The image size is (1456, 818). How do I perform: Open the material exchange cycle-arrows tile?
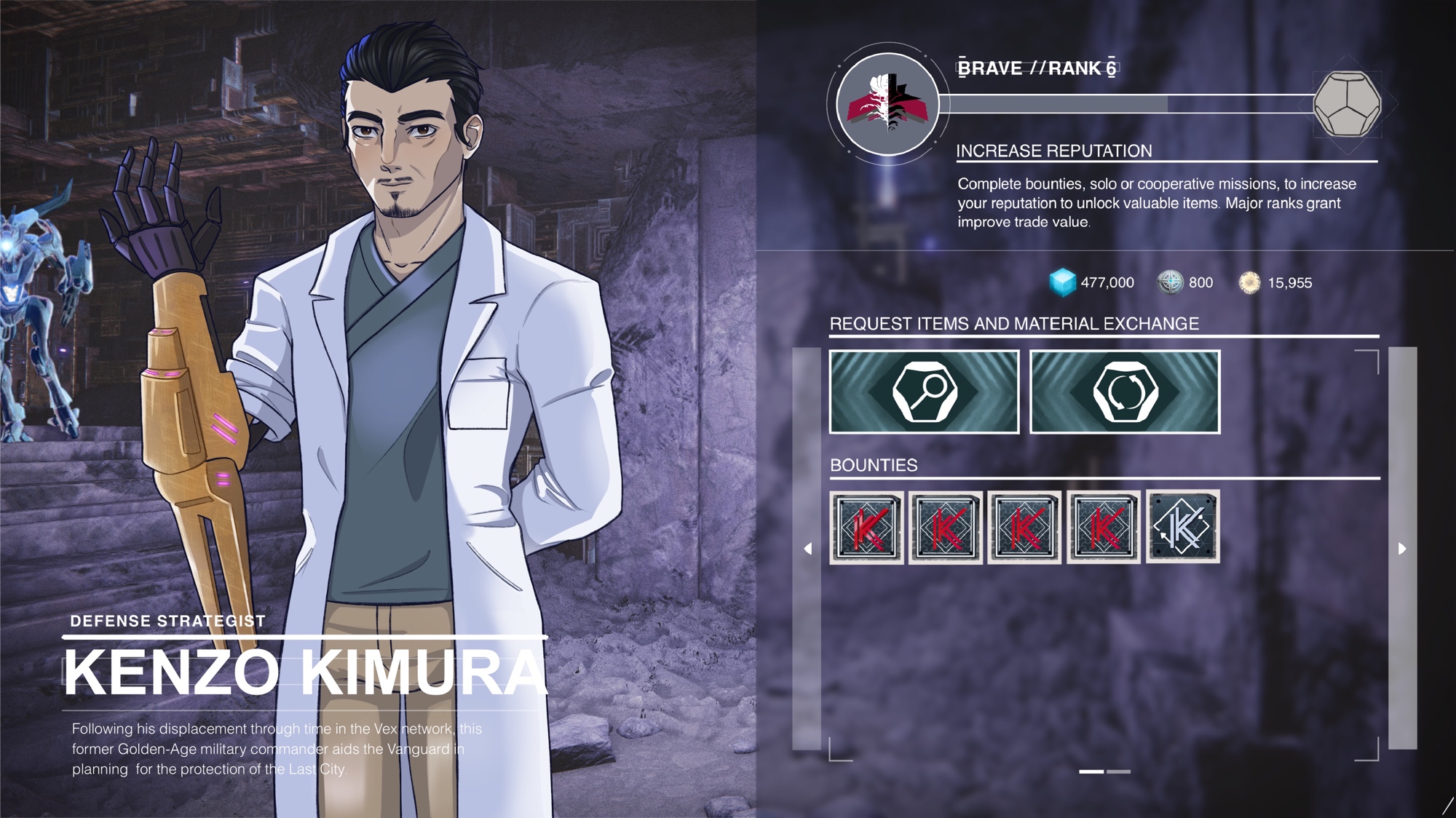tap(1125, 392)
